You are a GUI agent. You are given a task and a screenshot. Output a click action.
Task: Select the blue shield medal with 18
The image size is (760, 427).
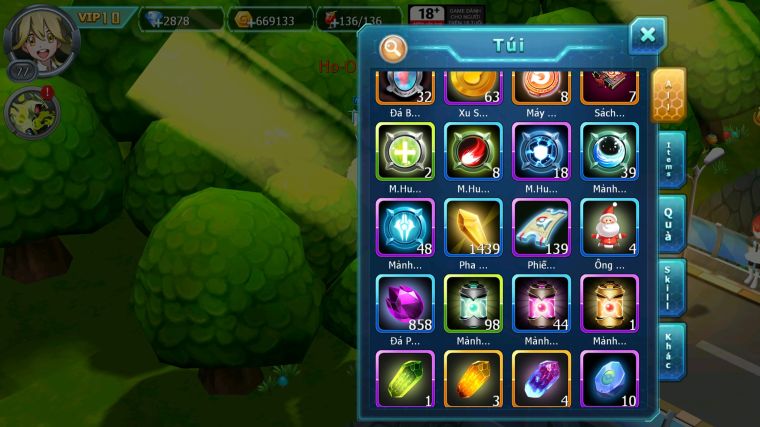541,151
